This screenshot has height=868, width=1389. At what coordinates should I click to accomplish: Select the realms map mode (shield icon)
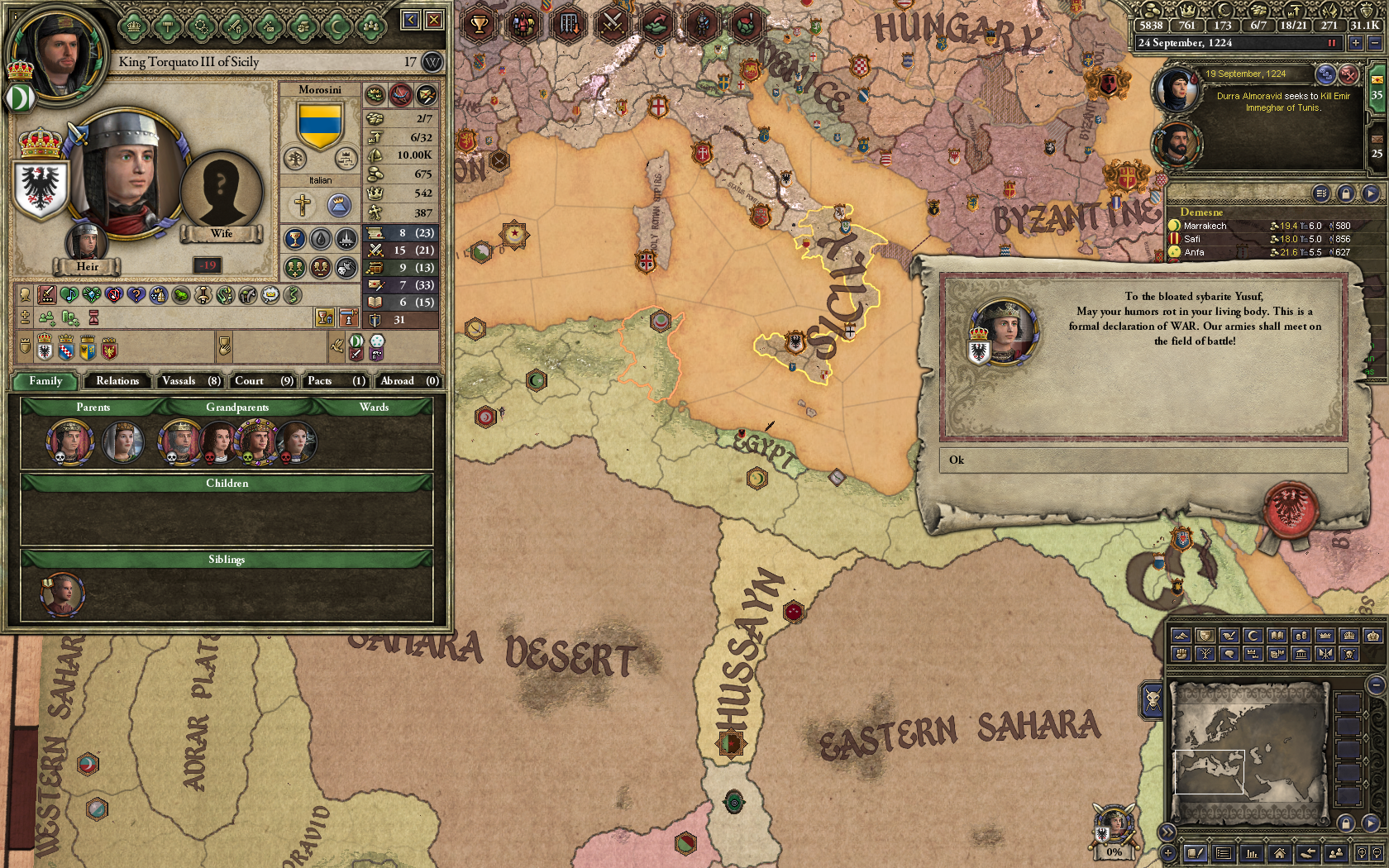click(1205, 635)
